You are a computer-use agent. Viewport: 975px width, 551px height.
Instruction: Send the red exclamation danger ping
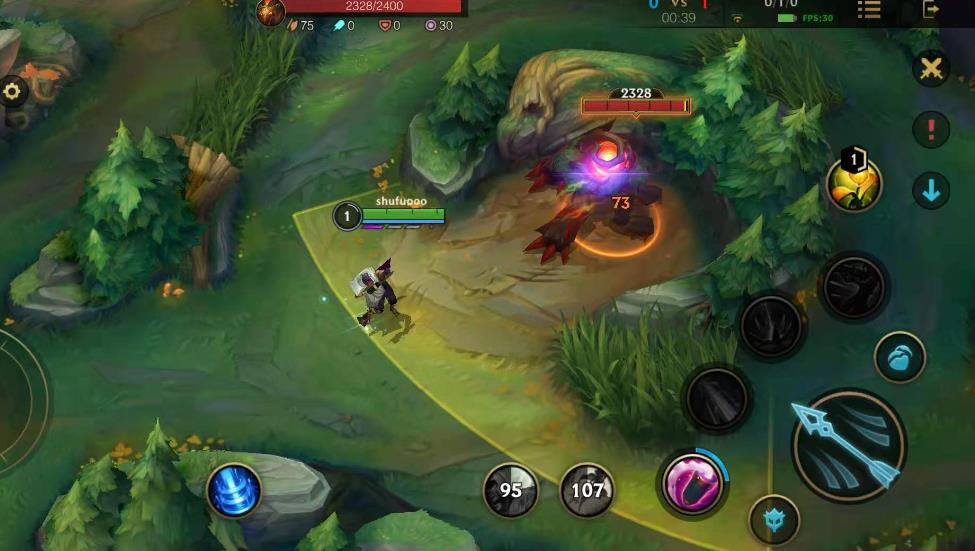[x=932, y=130]
